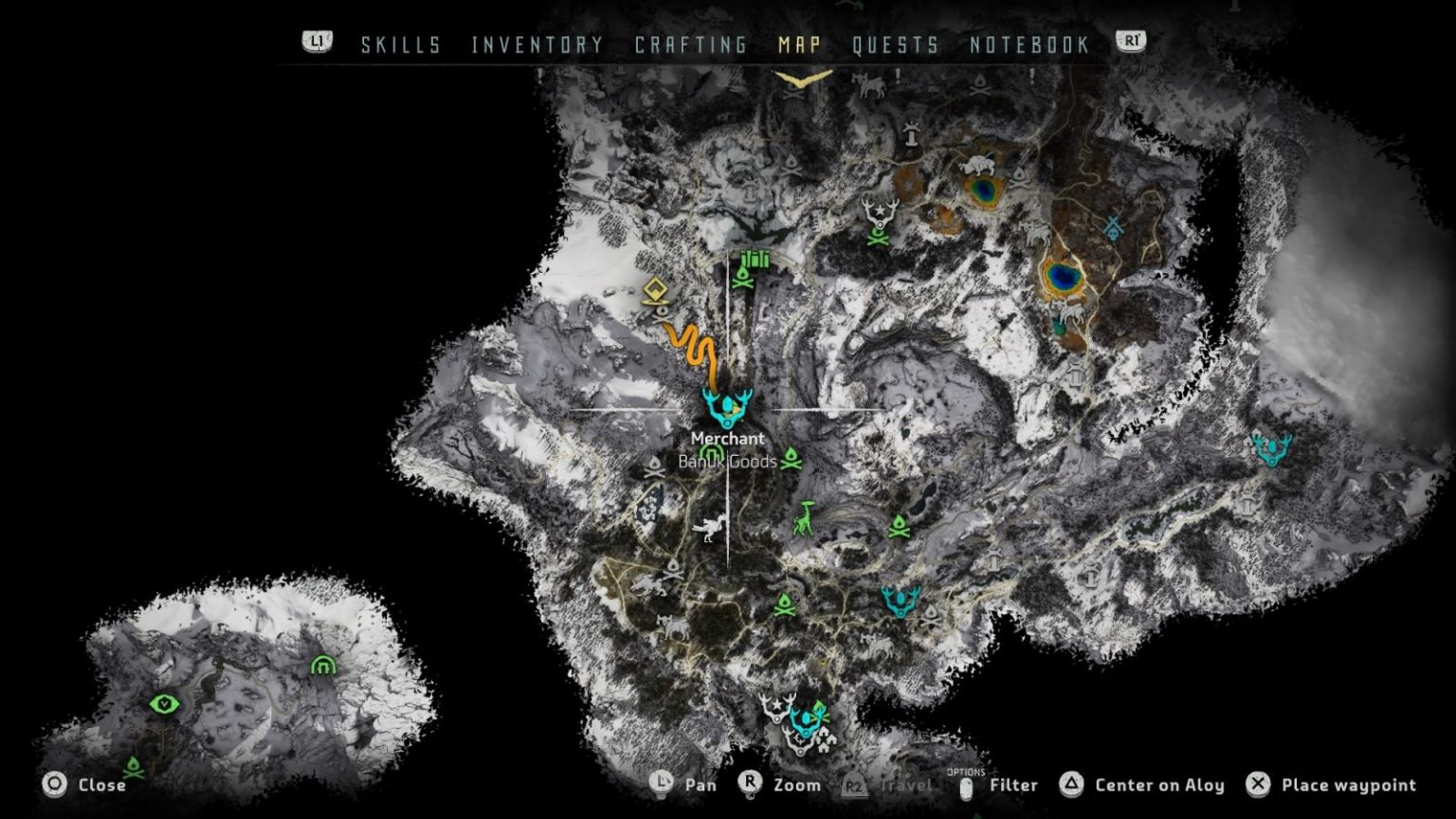
Task: Click the green campfire icon below the Merchant
Action: click(x=791, y=462)
